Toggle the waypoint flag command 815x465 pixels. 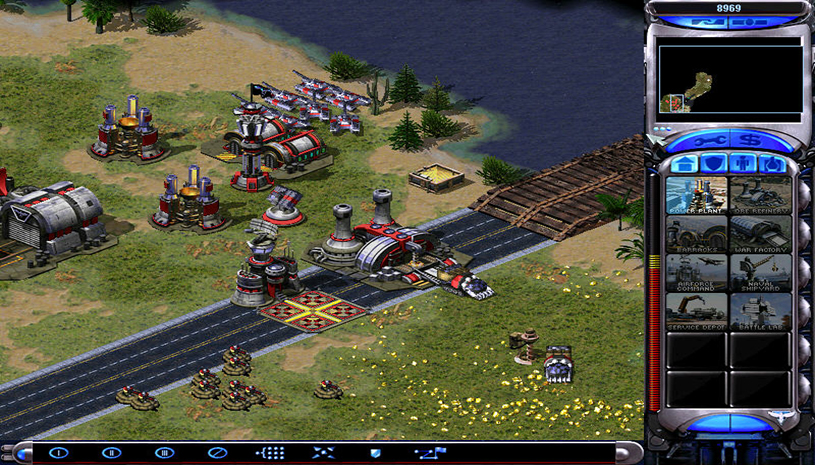coord(429,453)
